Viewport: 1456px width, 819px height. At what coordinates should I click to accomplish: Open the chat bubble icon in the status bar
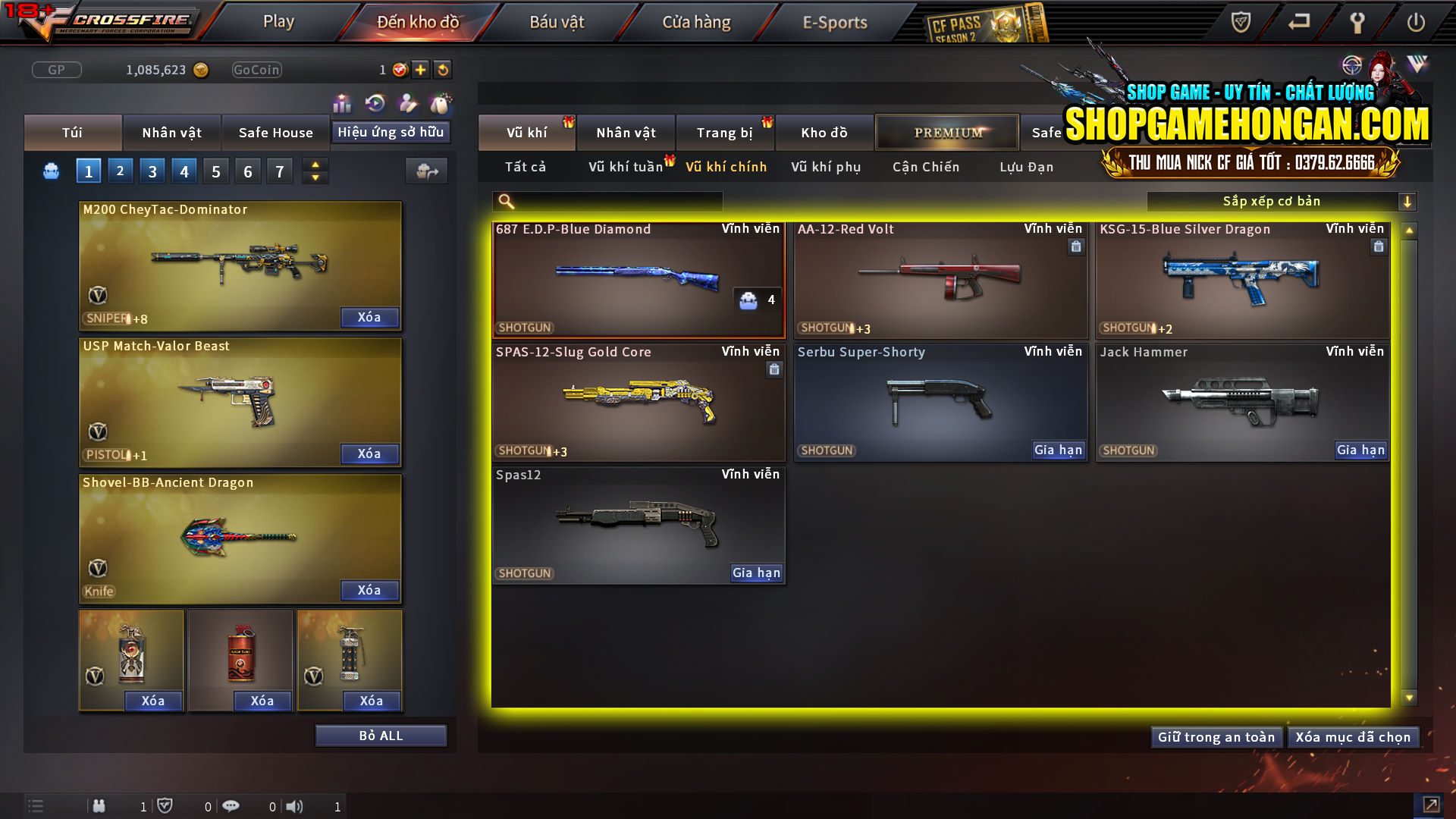231,806
